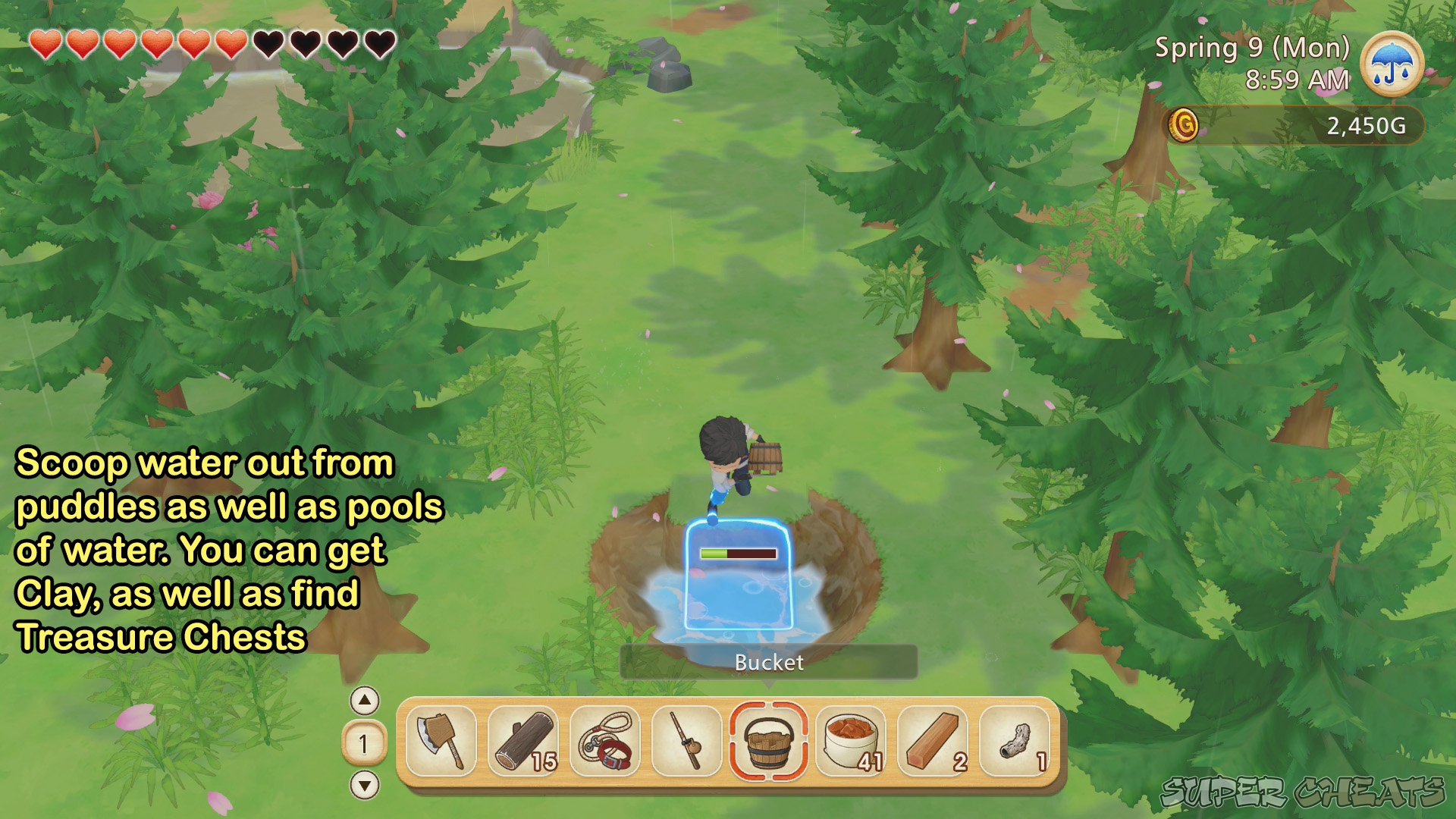This screenshot has width=1456, height=819.
Task: Select the wooden Log stack of 15
Action: pyautogui.click(x=522, y=739)
